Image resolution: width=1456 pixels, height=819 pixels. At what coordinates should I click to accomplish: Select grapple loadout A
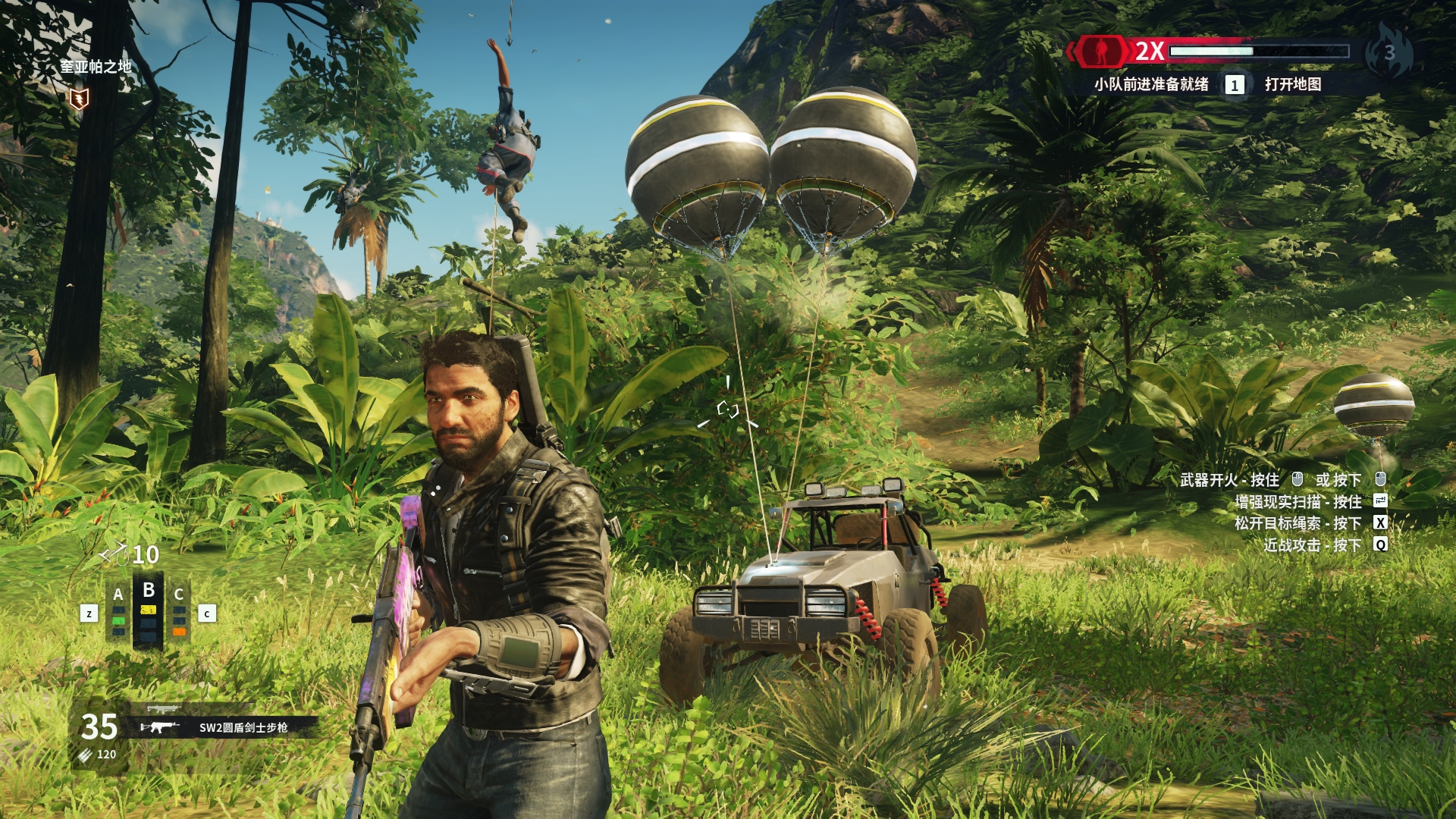[118, 610]
